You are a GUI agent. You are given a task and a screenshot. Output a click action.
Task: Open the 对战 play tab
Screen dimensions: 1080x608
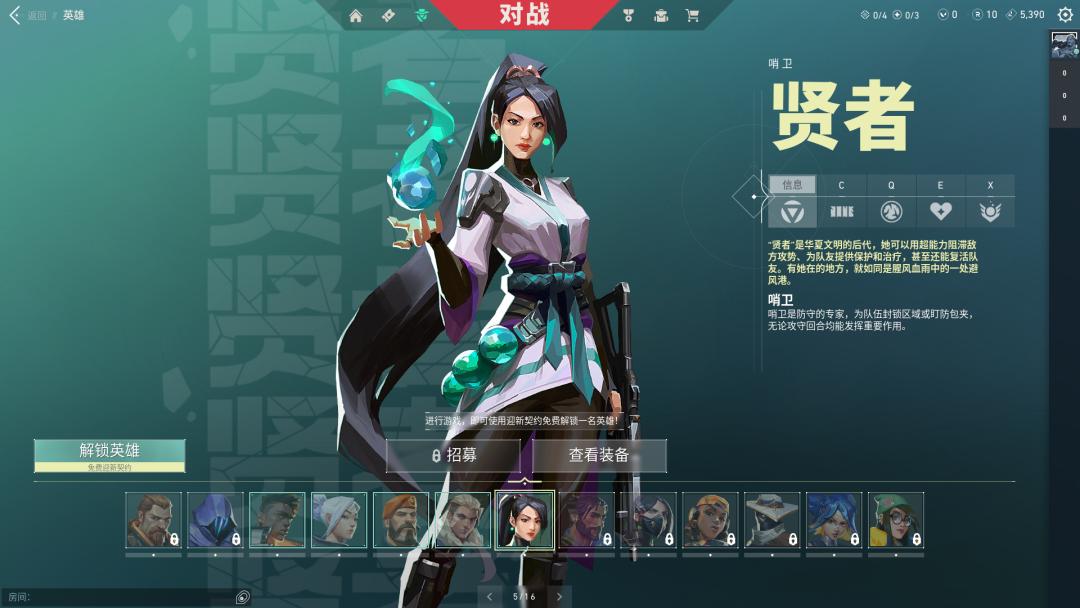click(x=524, y=15)
